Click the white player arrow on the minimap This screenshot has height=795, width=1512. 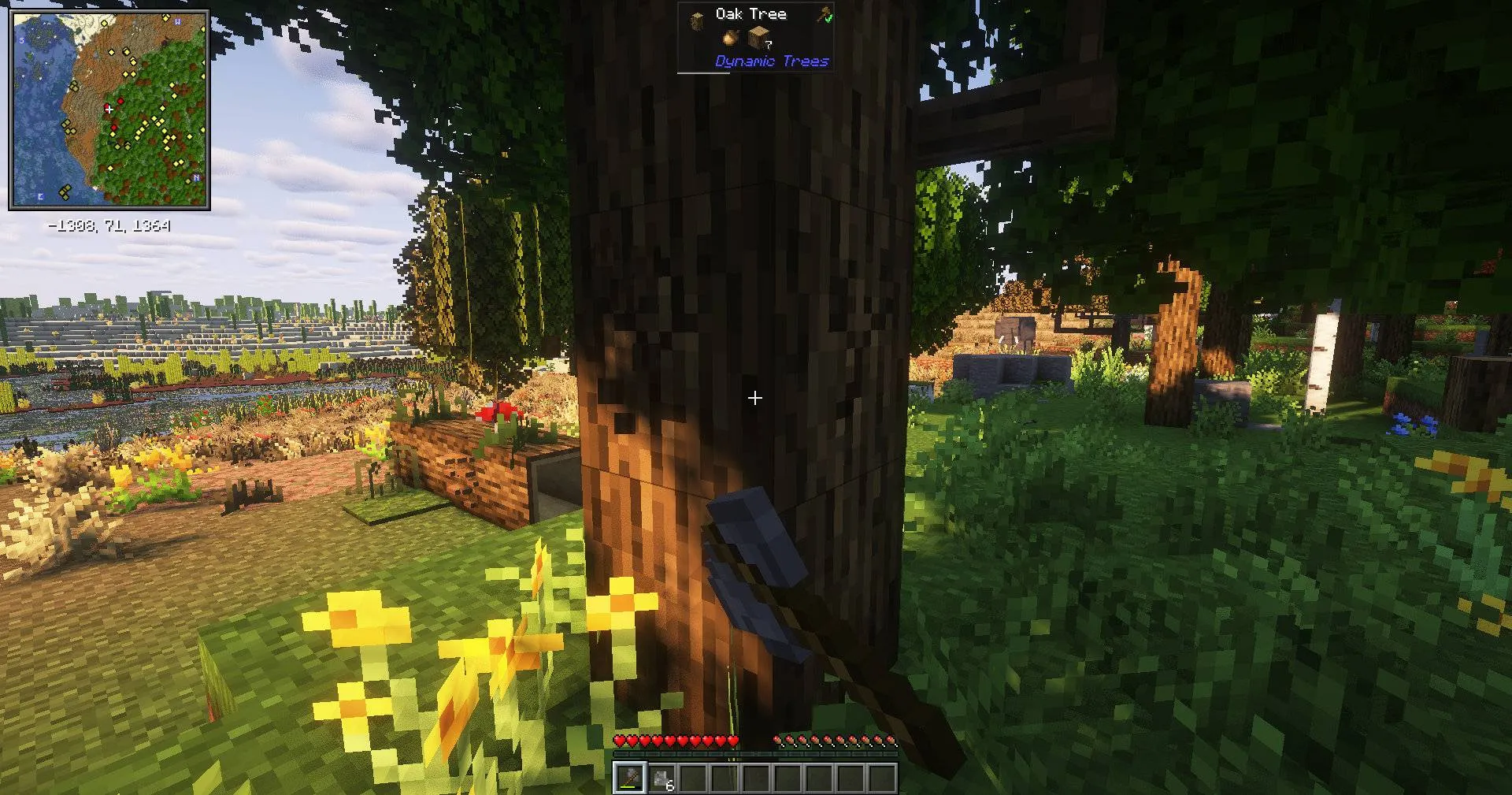(109, 110)
